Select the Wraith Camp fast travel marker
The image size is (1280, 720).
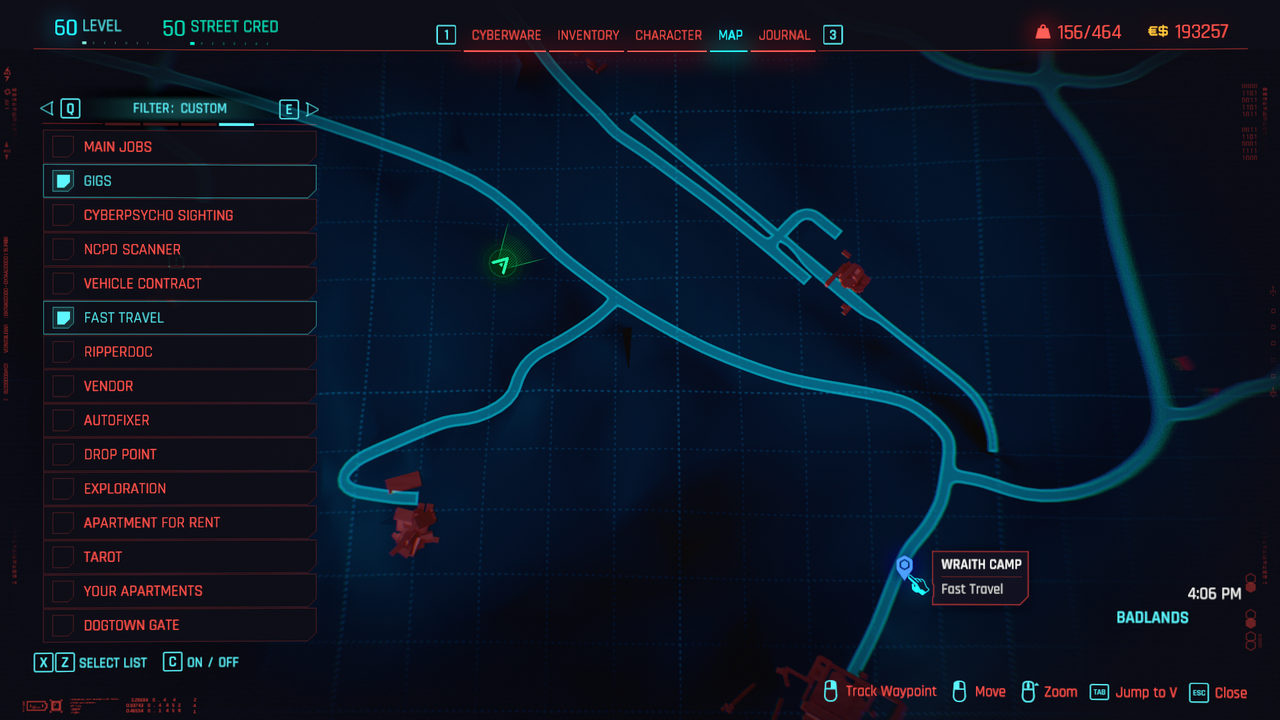(x=905, y=568)
